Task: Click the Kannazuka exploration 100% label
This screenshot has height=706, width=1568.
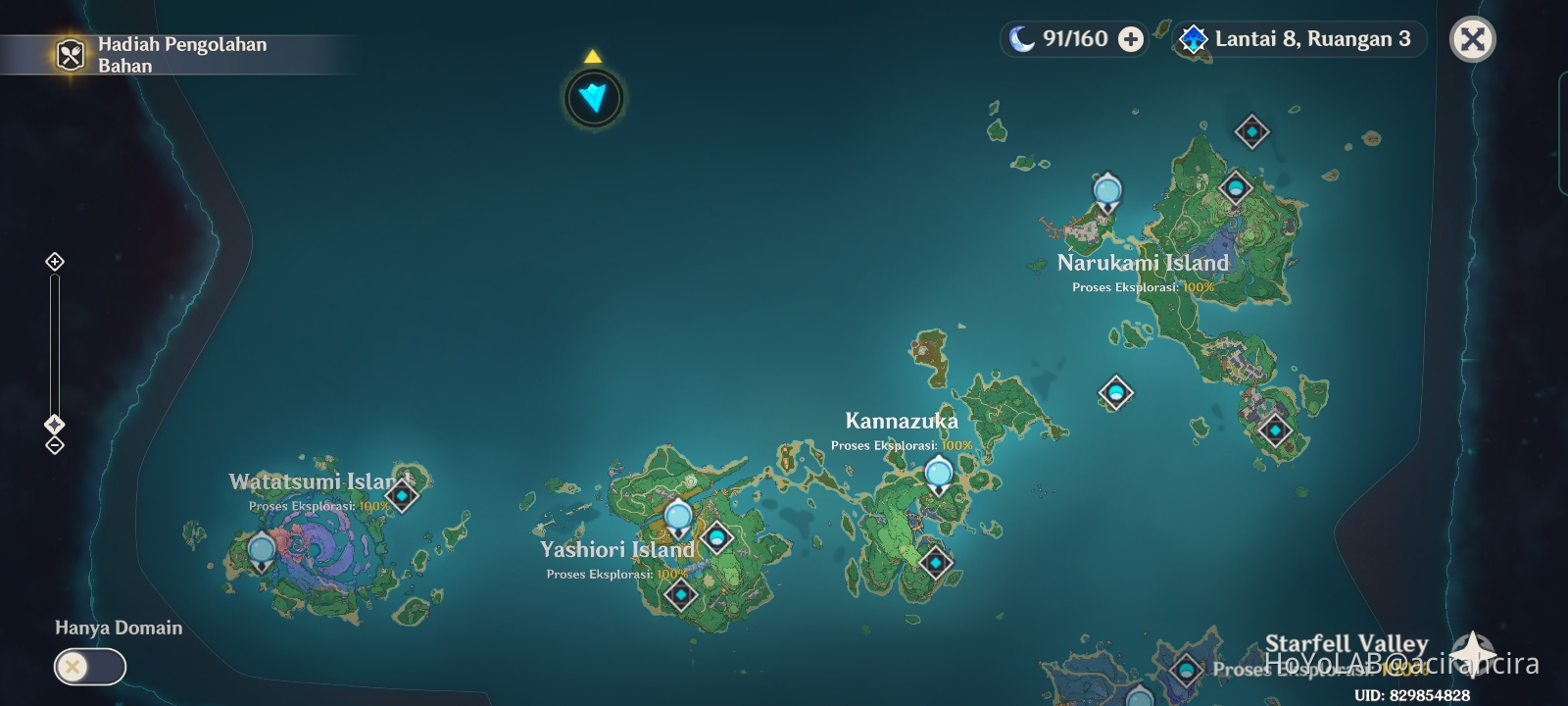Action: tap(900, 443)
